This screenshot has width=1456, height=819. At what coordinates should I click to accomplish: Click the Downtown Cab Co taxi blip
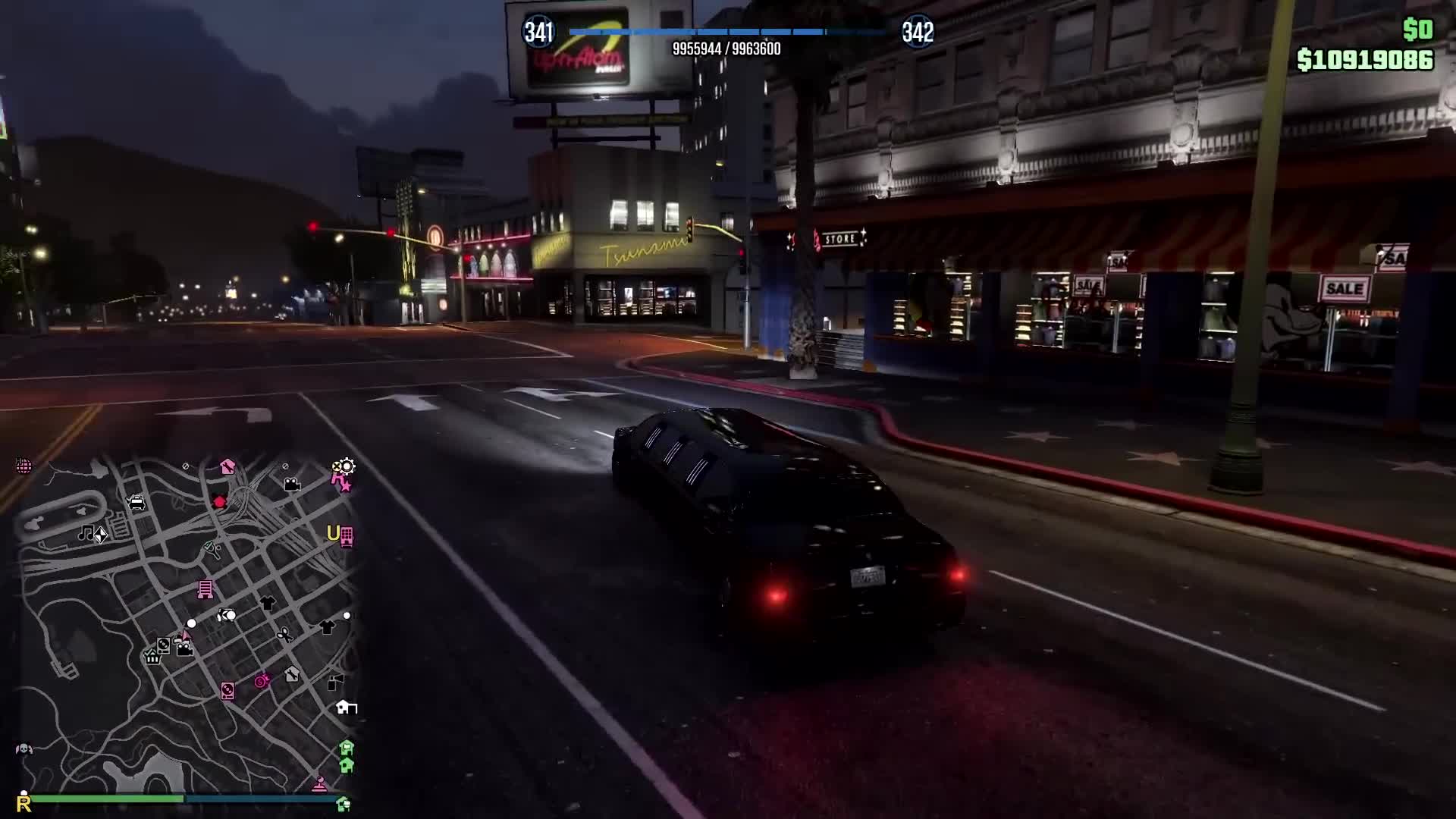136,502
